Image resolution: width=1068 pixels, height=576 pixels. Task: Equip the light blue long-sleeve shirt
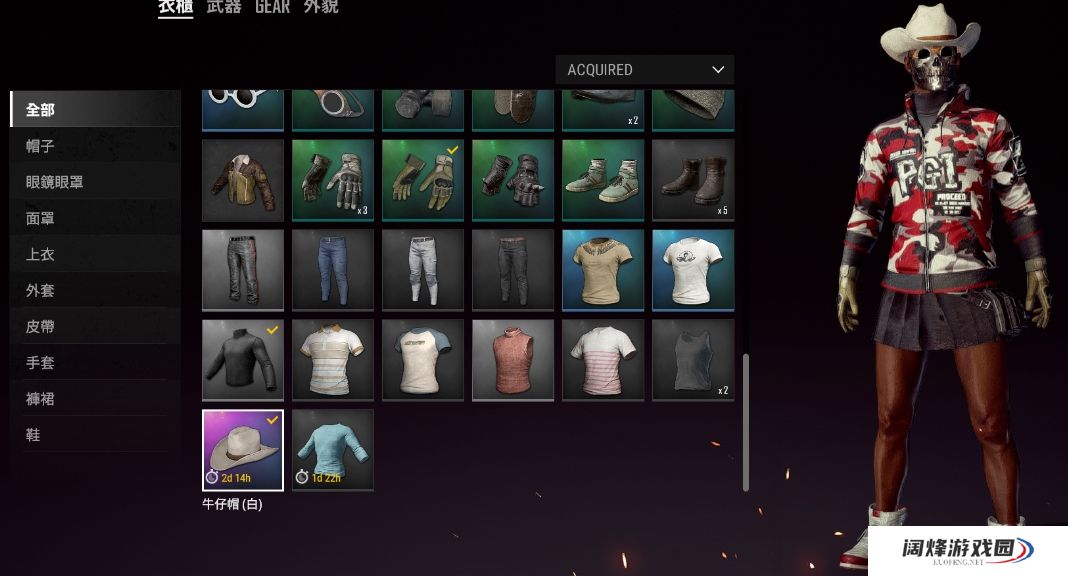tap(333, 449)
